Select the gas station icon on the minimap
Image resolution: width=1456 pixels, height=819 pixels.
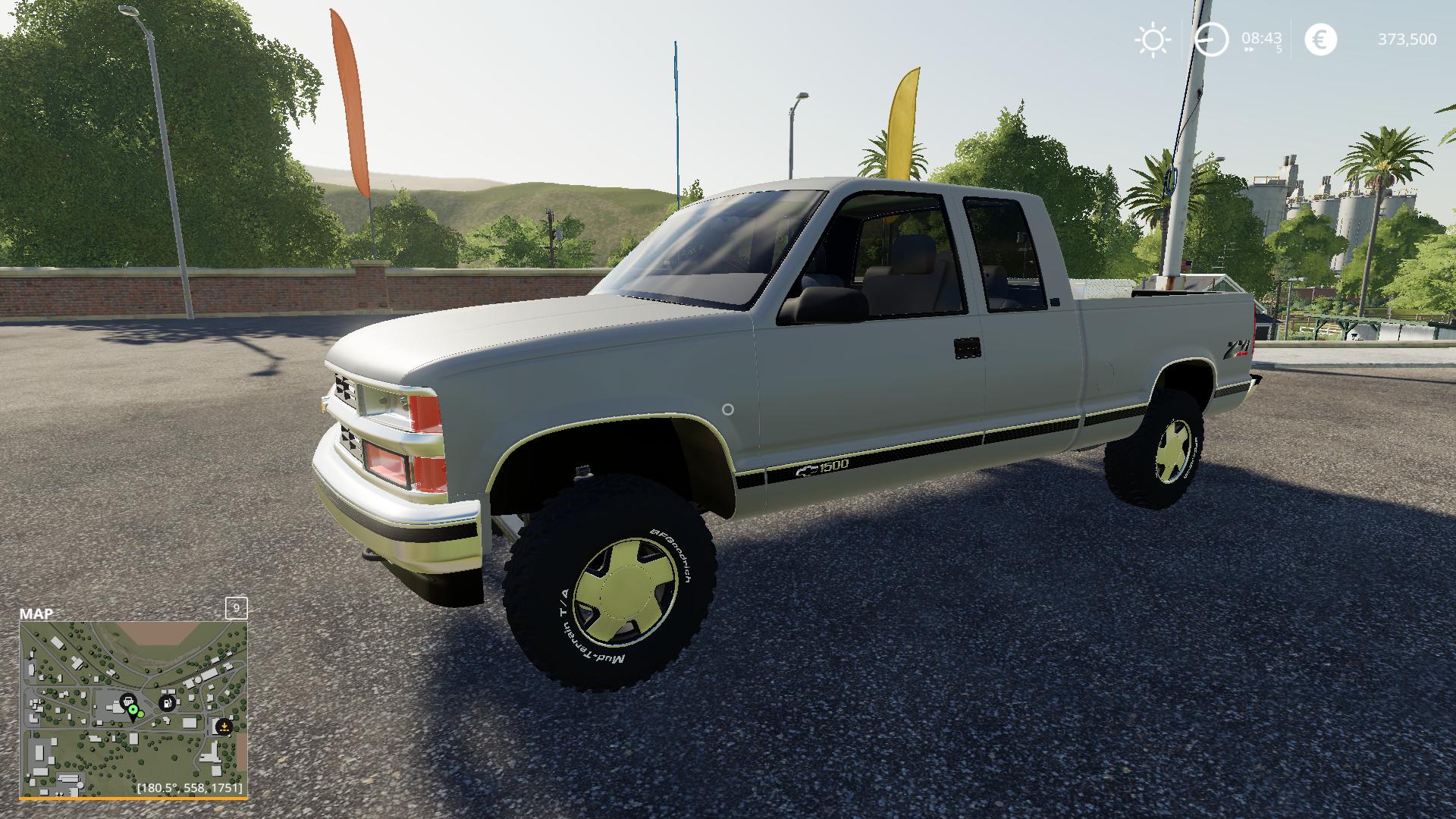[x=168, y=702]
